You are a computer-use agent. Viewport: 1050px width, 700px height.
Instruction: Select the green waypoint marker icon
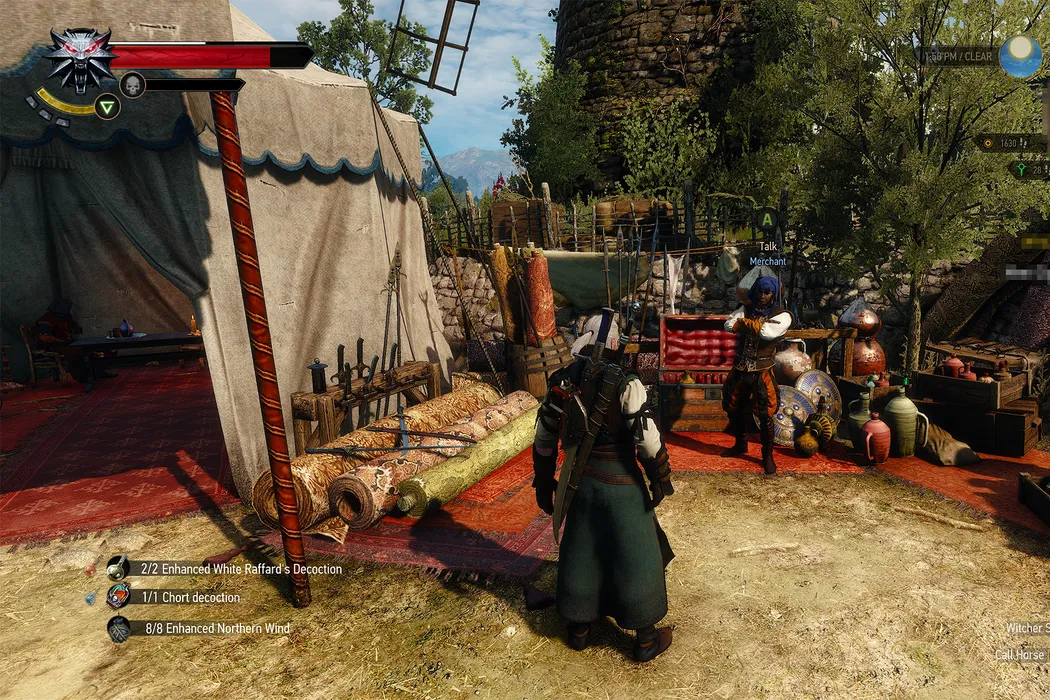pos(1020,169)
